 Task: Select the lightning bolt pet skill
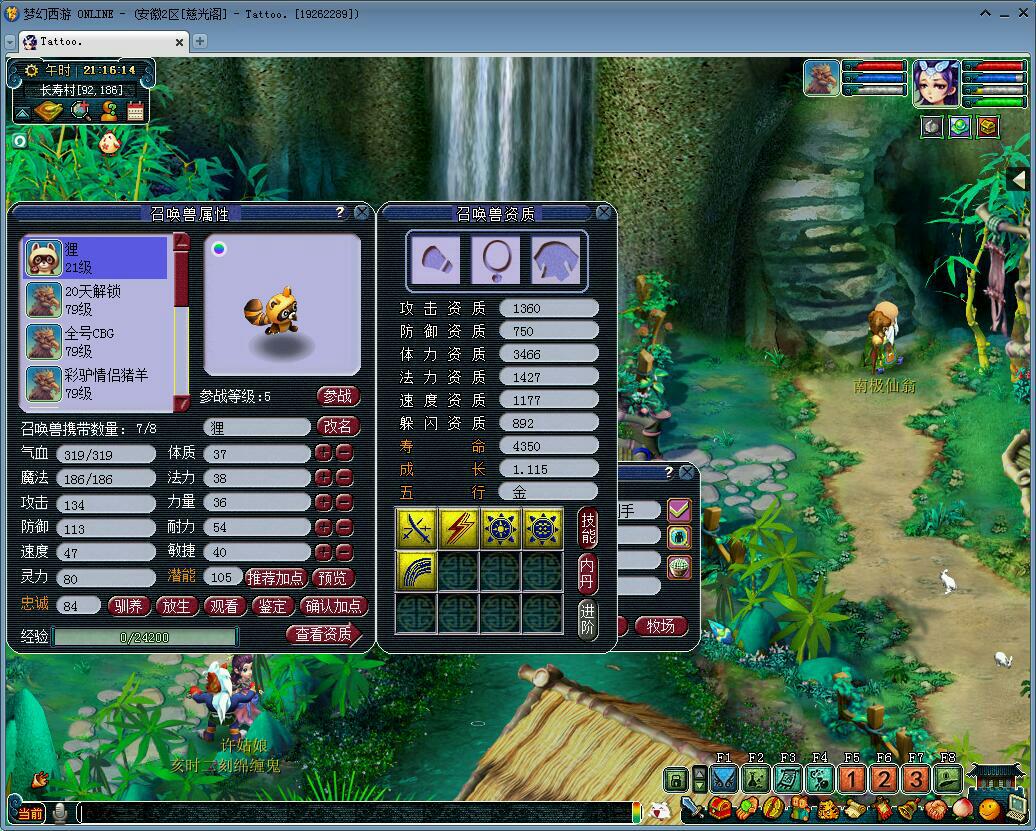(x=458, y=528)
